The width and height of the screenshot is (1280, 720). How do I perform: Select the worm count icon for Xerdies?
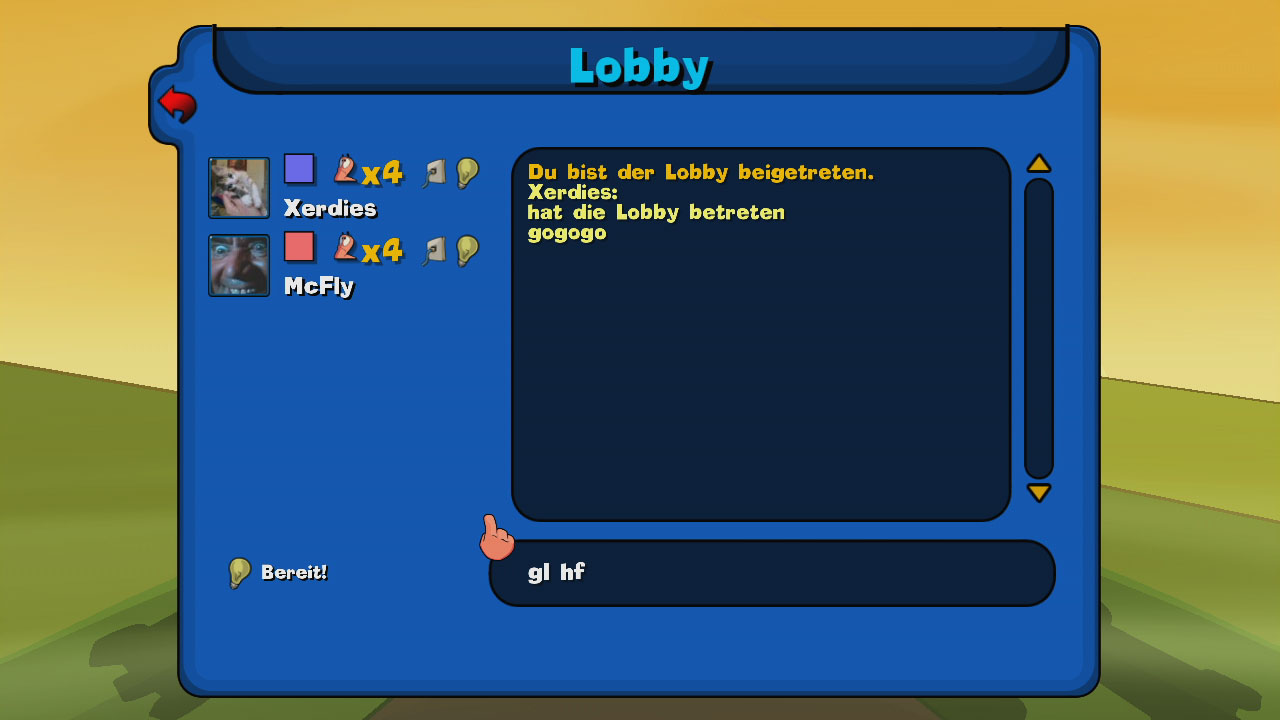[345, 171]
